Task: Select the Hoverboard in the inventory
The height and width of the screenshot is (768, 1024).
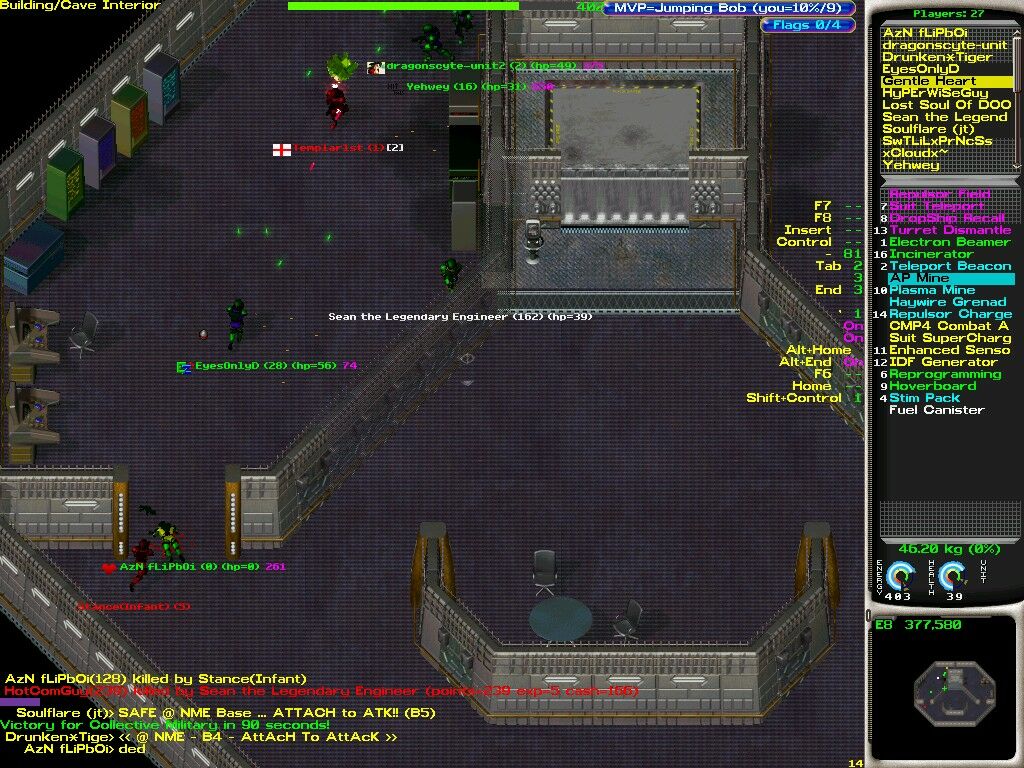Action: (x=932, y=386)
